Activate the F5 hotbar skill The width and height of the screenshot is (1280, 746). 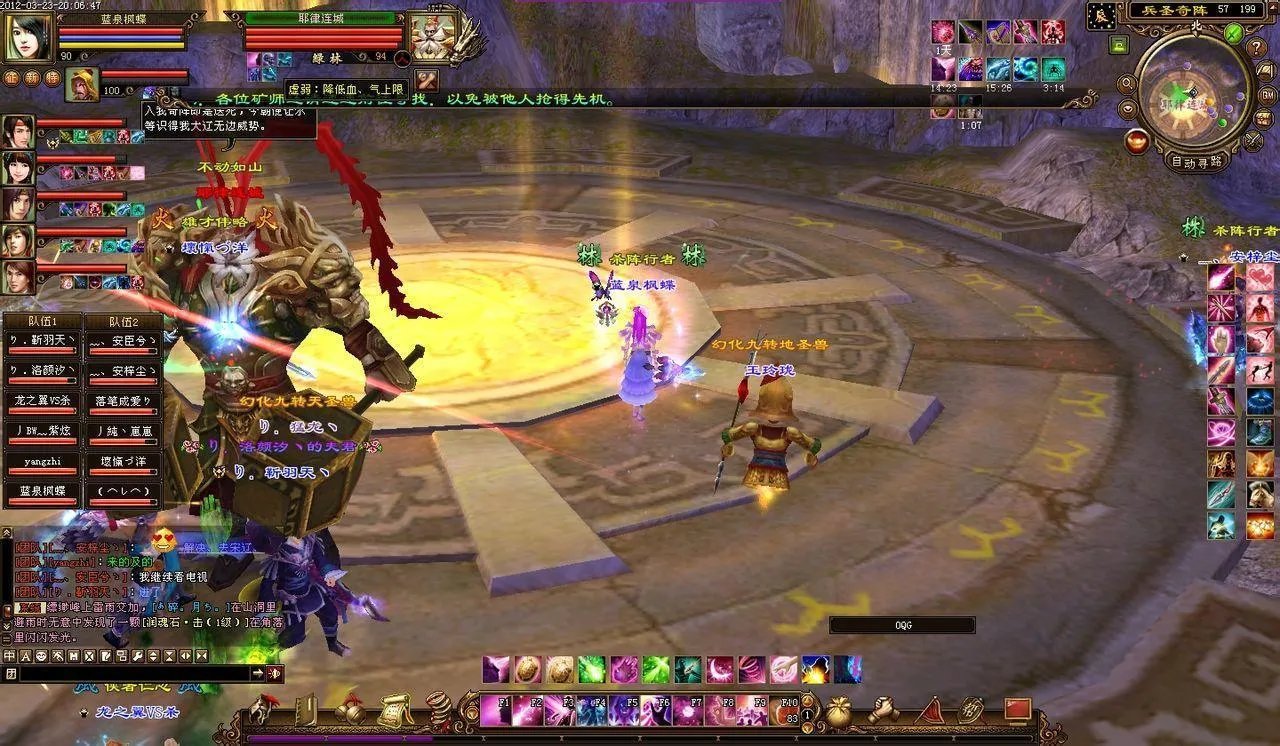pos(625,711)
